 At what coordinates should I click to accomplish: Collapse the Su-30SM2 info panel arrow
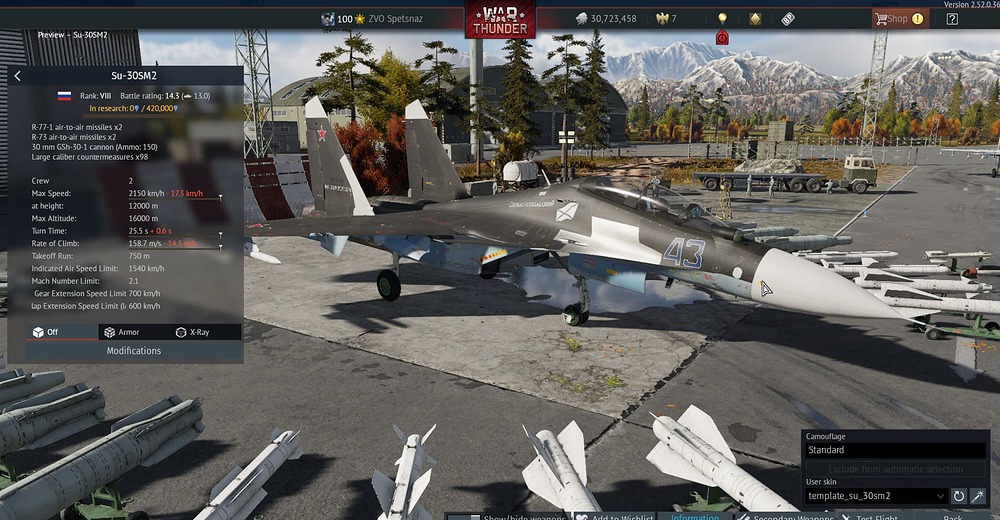(x=17, y=76)
